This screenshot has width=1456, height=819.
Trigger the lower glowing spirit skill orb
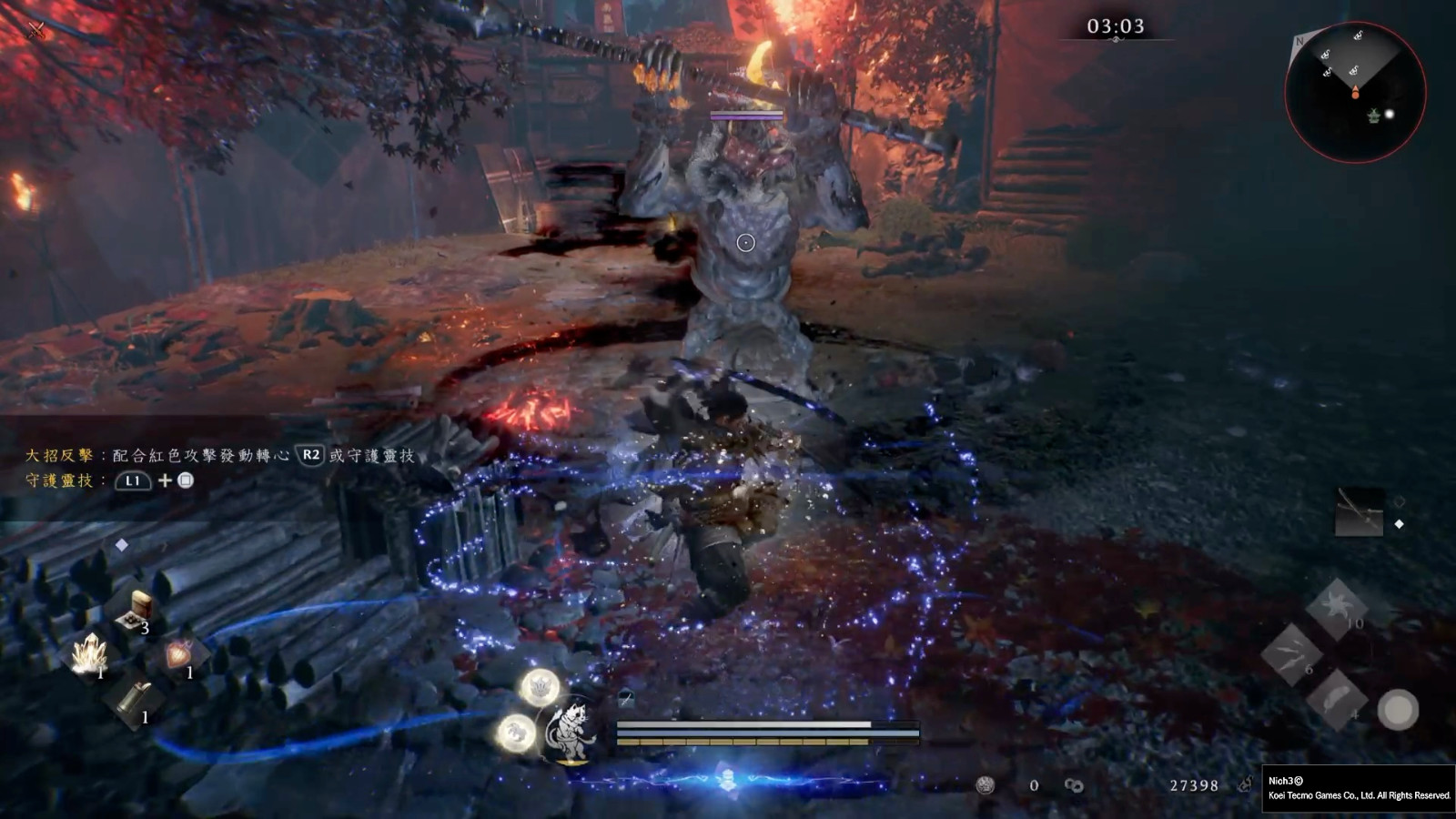(516, 733)
